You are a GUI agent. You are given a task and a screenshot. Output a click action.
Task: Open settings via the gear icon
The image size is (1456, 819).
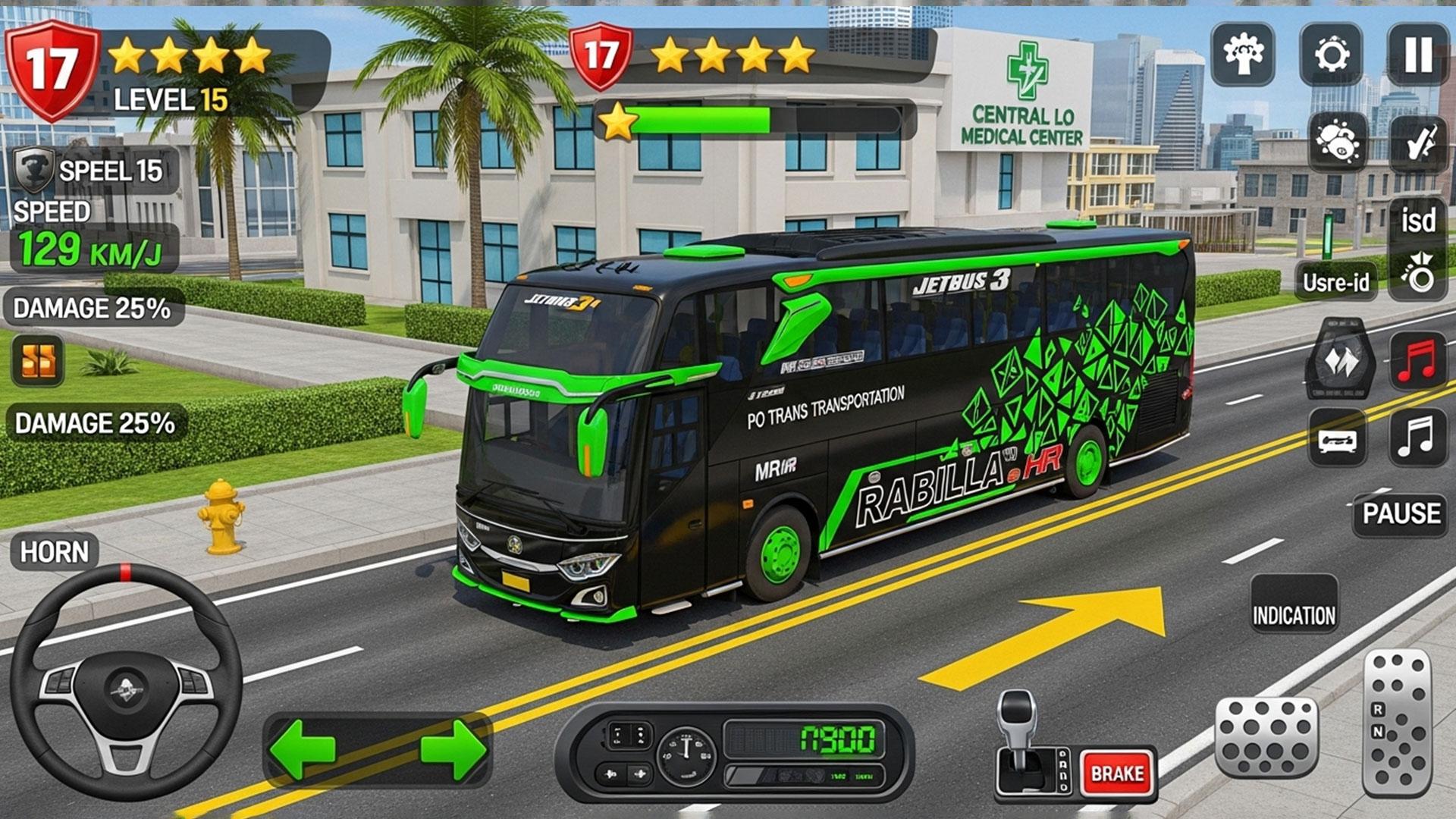[x=1331, y=55]
